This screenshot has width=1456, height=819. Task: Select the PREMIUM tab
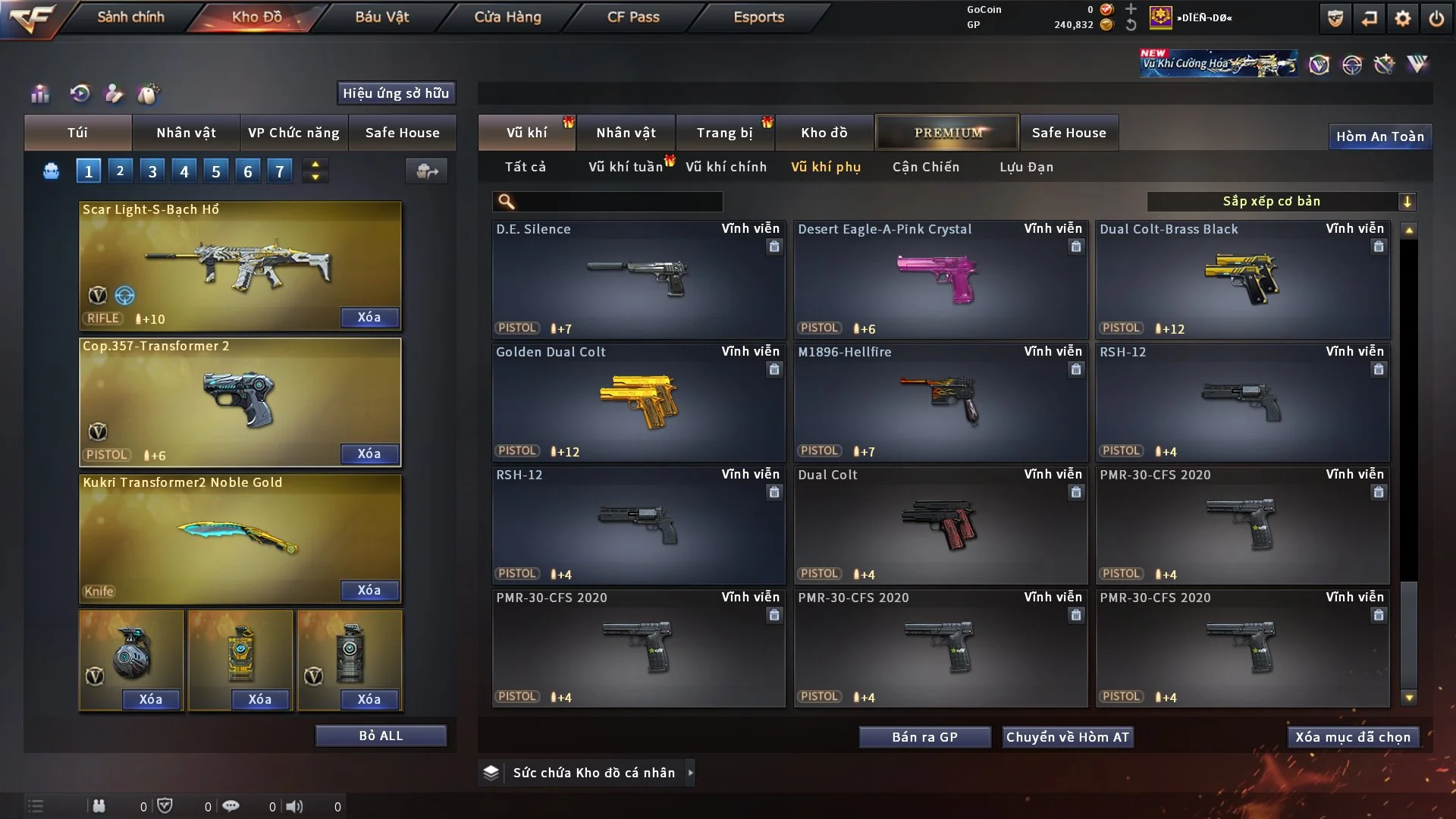coord(947,133)
